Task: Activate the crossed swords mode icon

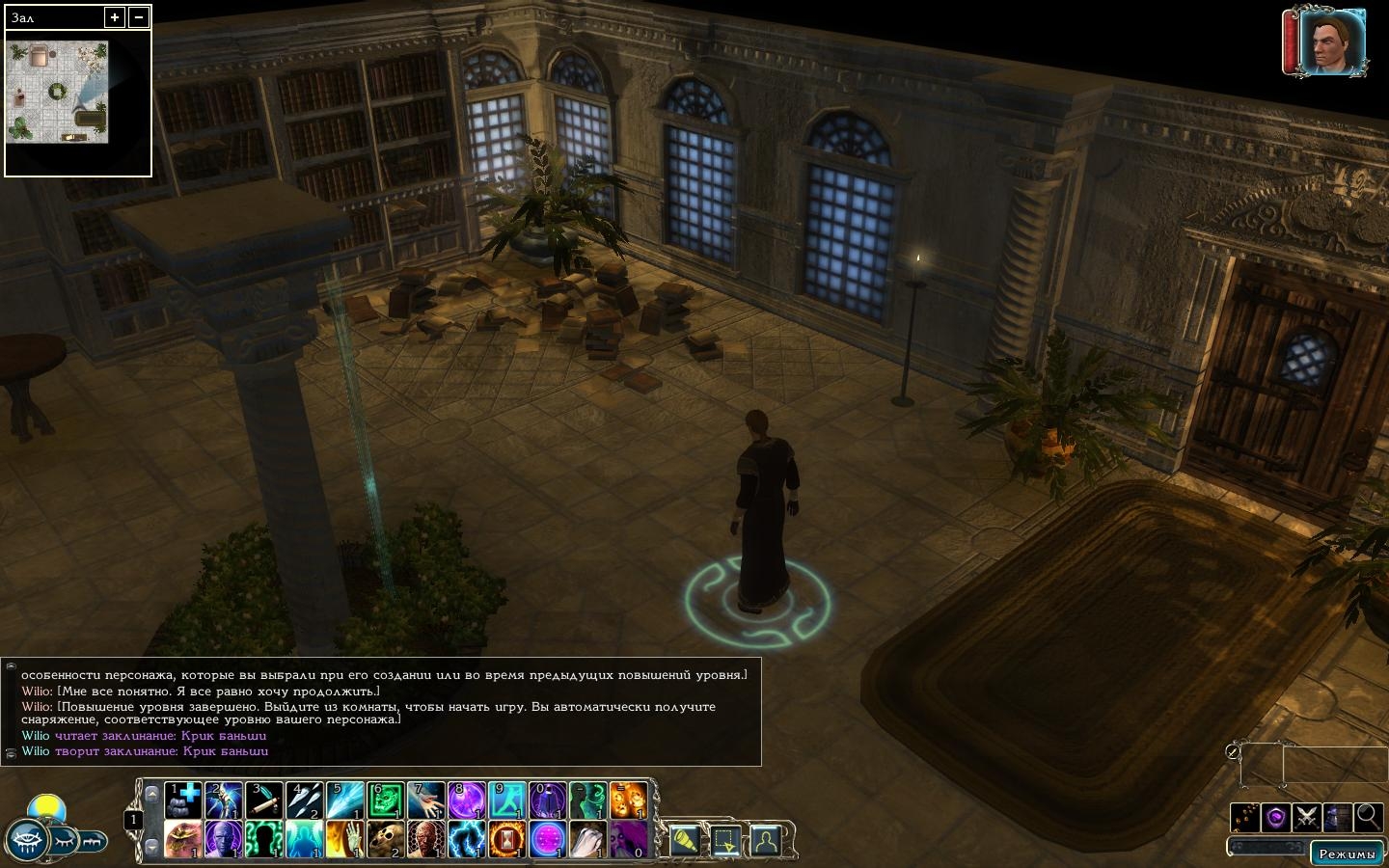Action: tap(1306, 818)
